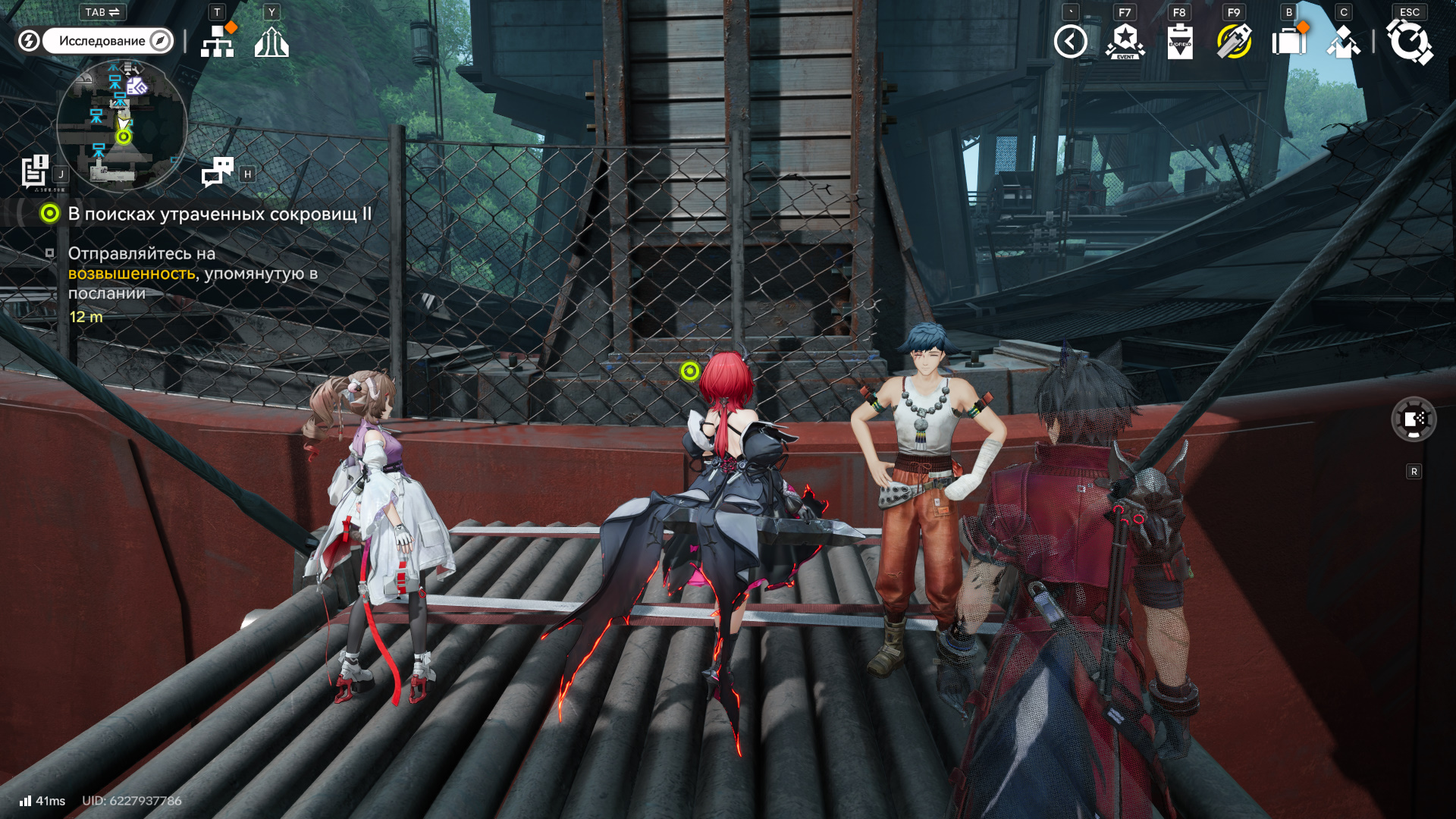Open the quest log document icon
Viewport: 1456px width, 819px height.
35,171
